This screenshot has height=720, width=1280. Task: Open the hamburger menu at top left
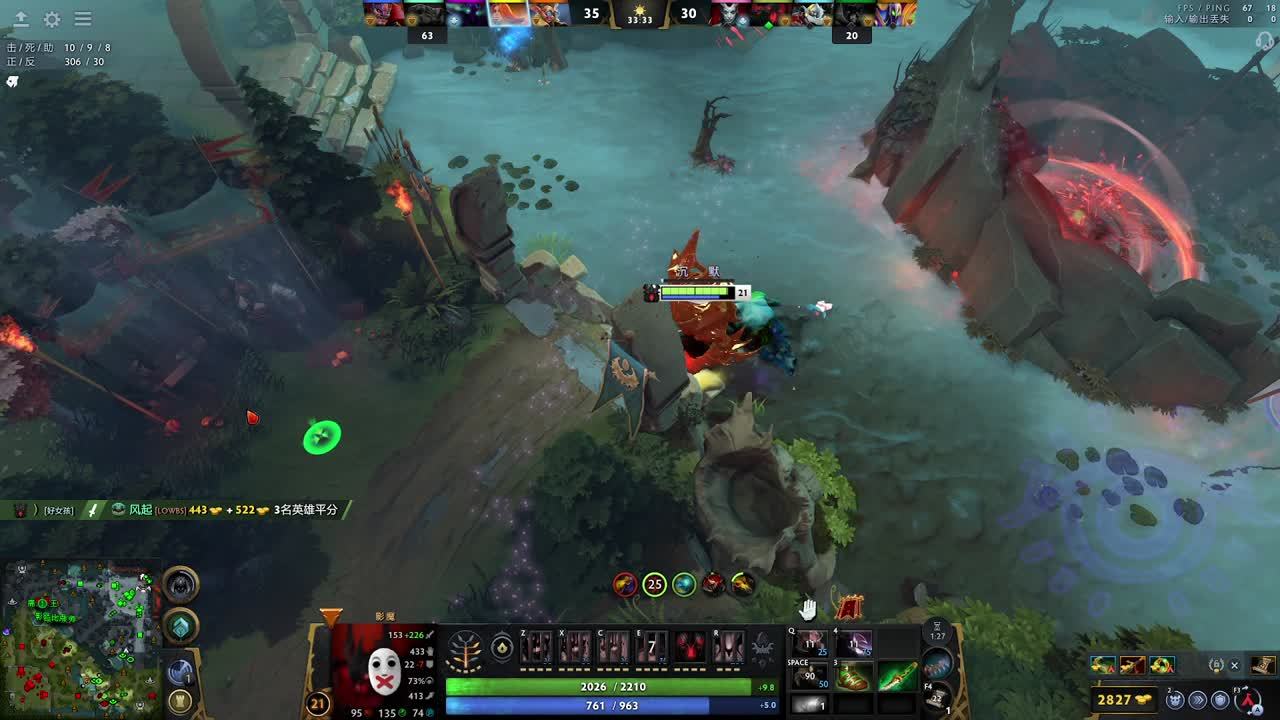point(83,19)
